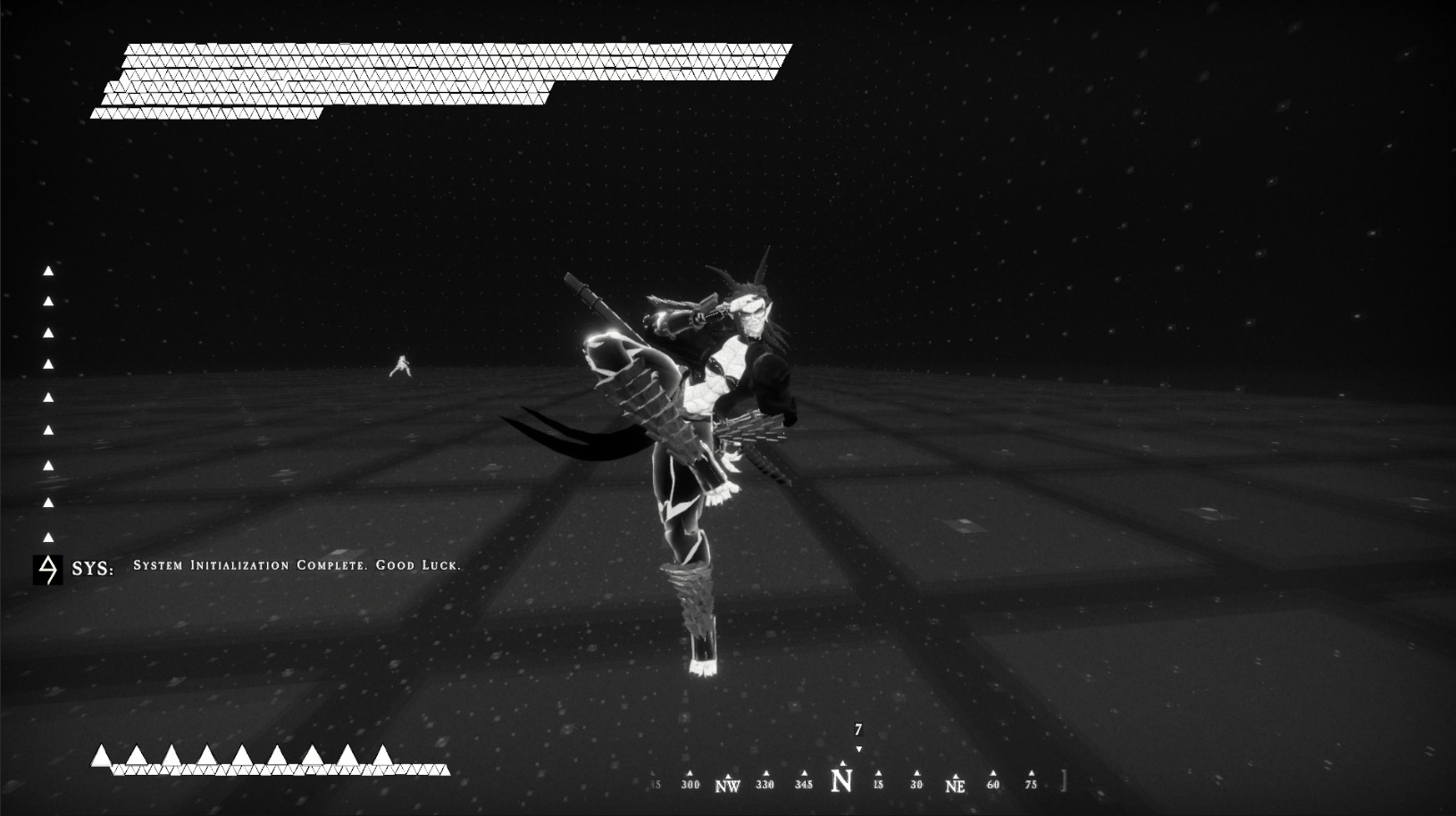
Task: Click the System Initialization Complete message text
Action: 297,565
